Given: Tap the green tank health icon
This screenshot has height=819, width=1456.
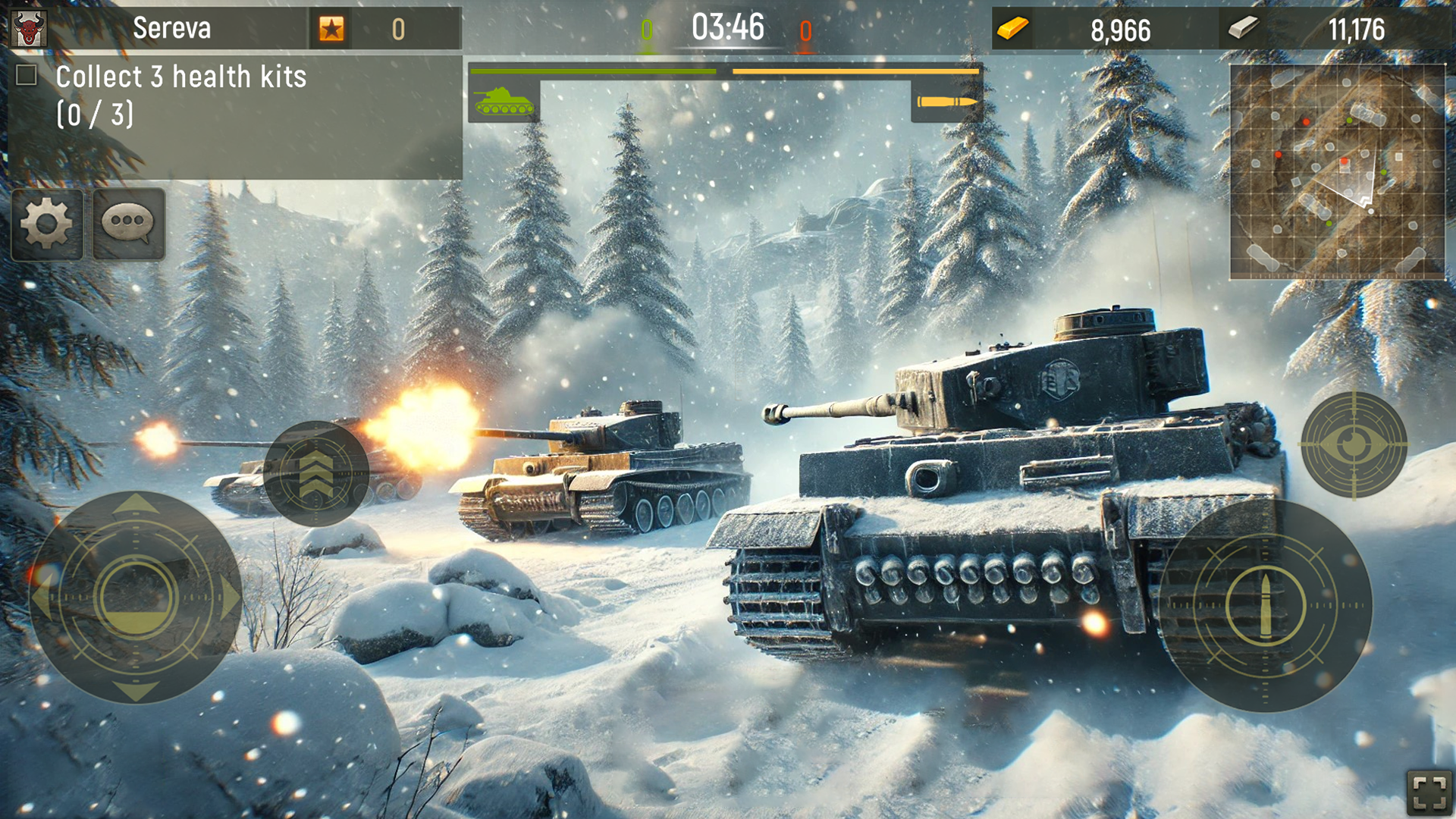Looking at the screenshot, I should coord(504,102).
